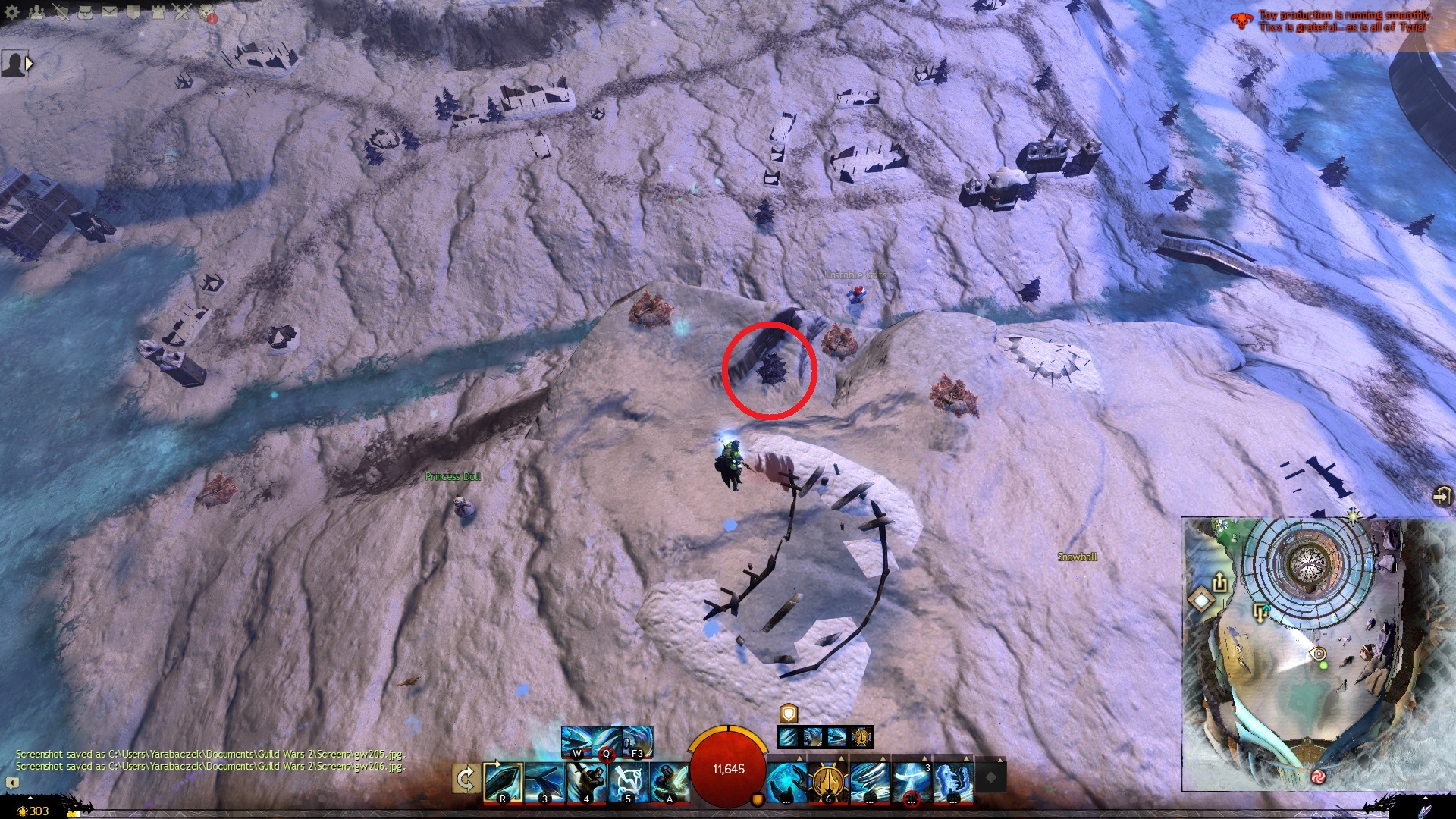Click the exit instance door icon
Viewport: 1456px width, 819px height.
(x=1442, y=496)
